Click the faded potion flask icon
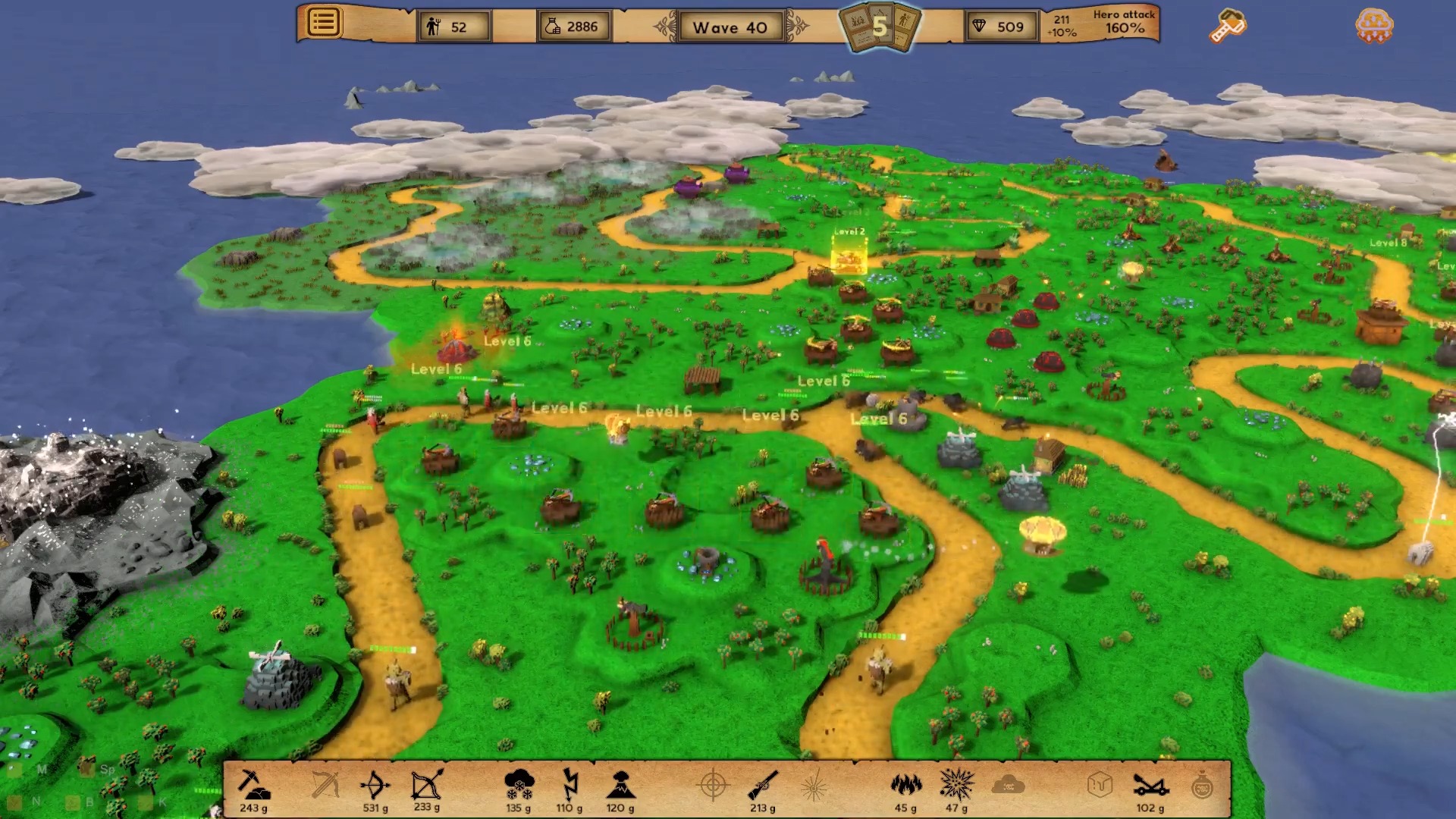This screenshot has width=1456, height=819. pos(1202,786)
